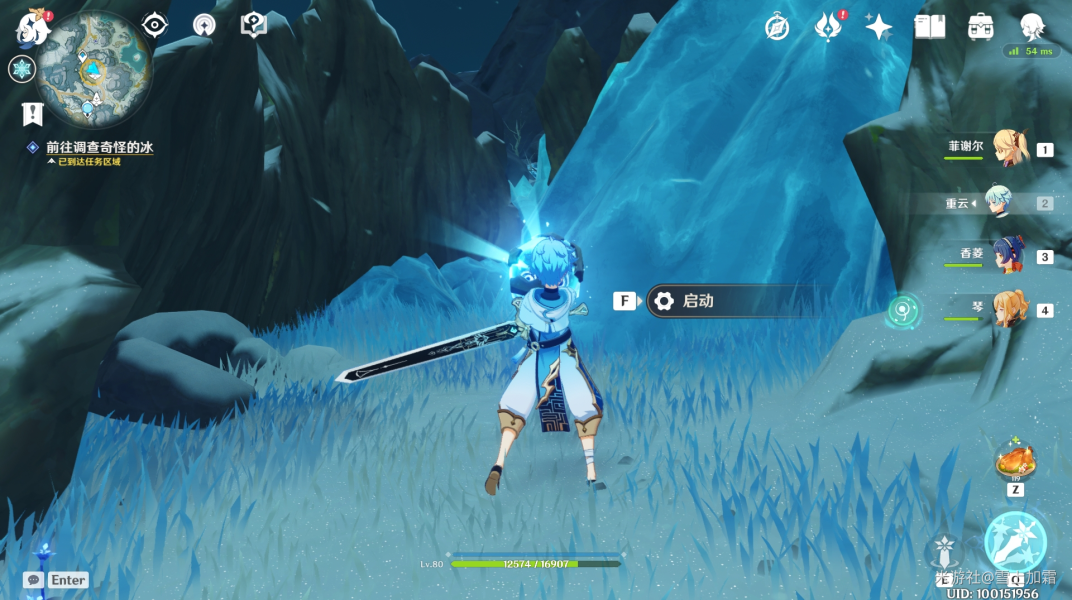Open the quest log exclamation icon
1072x600 pixels.
pos(33,114)
